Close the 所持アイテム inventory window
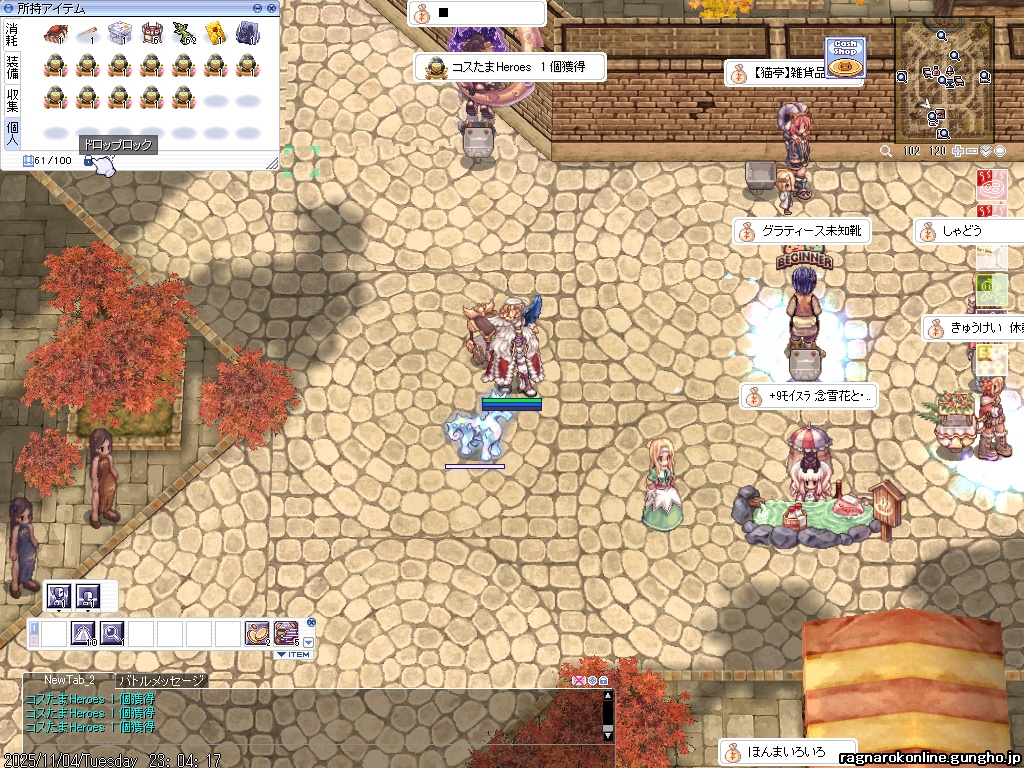 pos(272,8)
